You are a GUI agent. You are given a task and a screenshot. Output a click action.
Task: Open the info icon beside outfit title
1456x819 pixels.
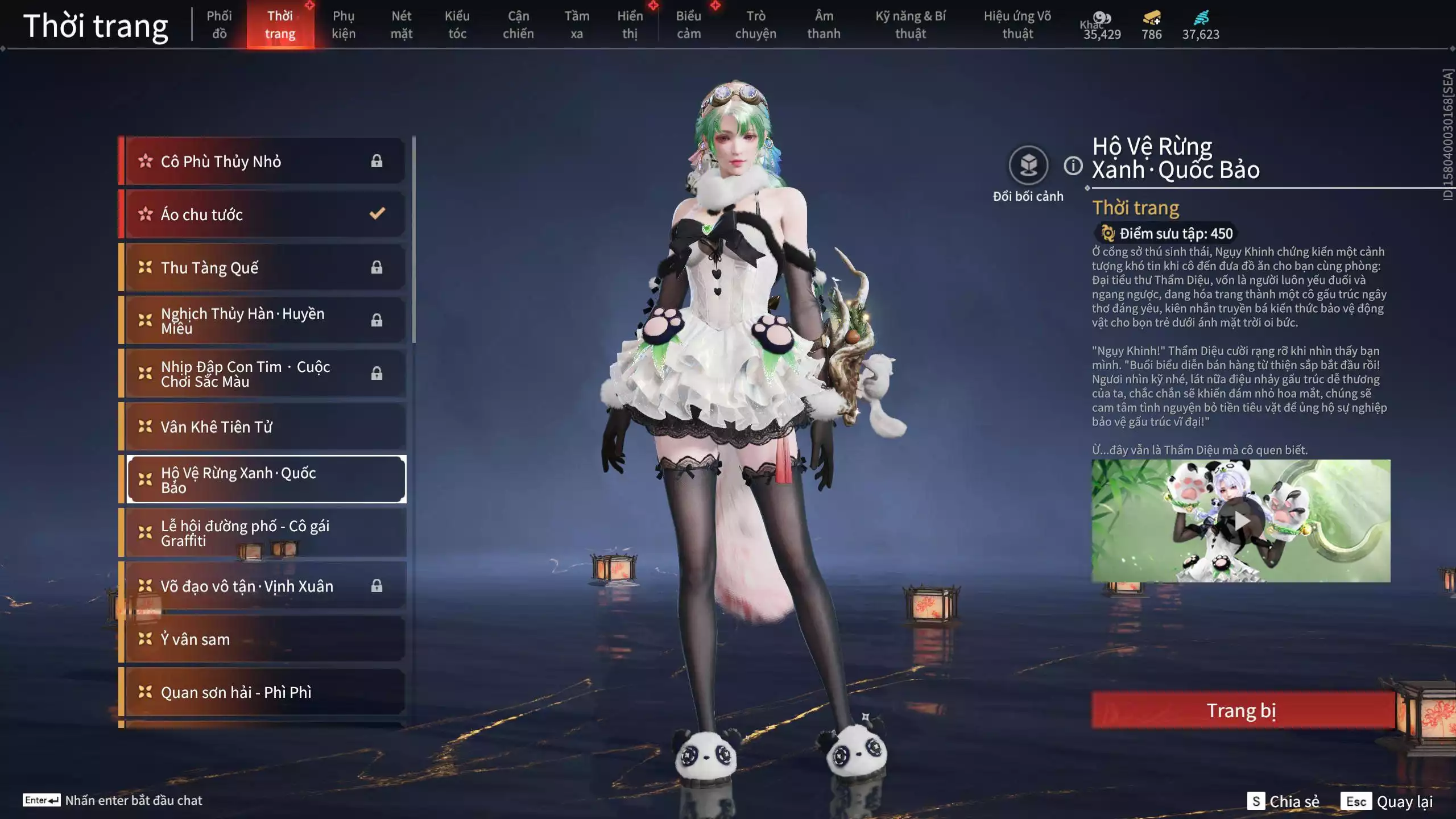pyautogui.click(x=1073, y=166)
